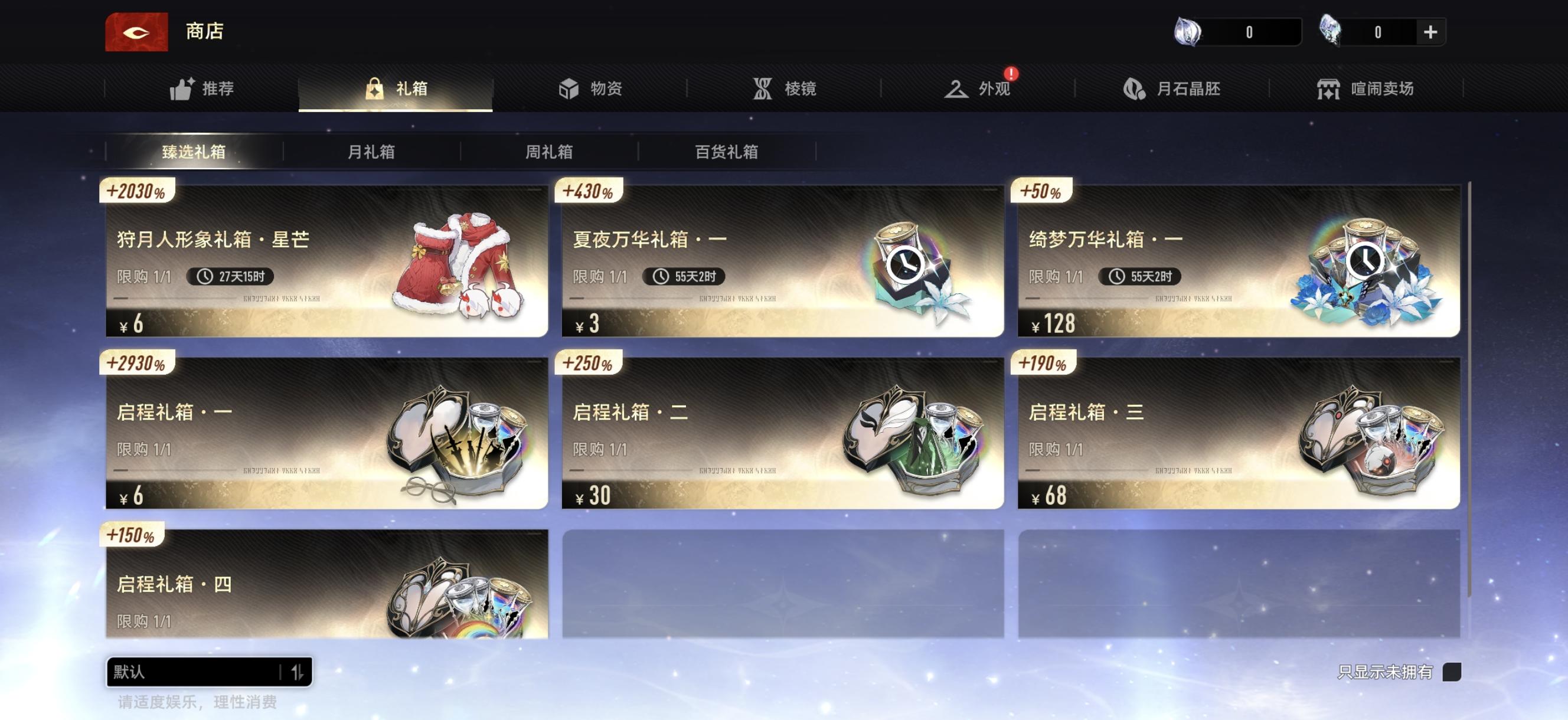Switch to the 月礼箱 monthly tab
This screenshot has width=1568, height=720.
tap(374, 152)
